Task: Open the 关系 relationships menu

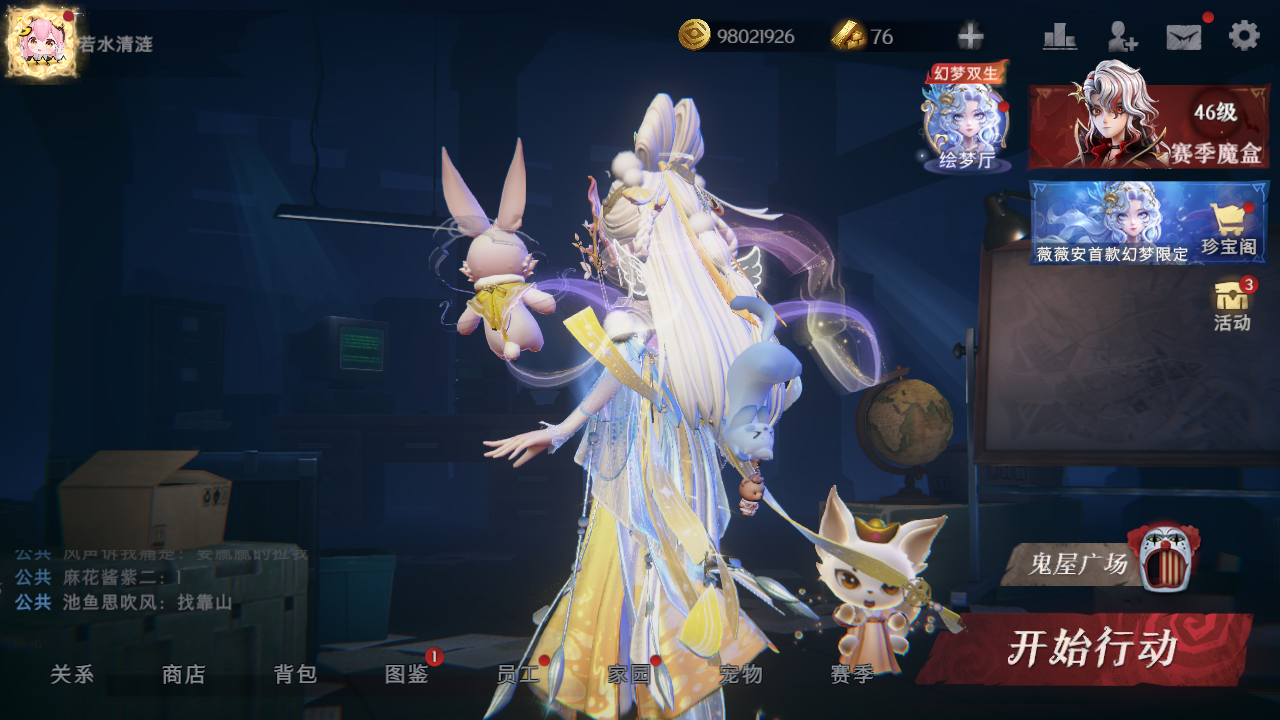Action: tap(72, 675)
